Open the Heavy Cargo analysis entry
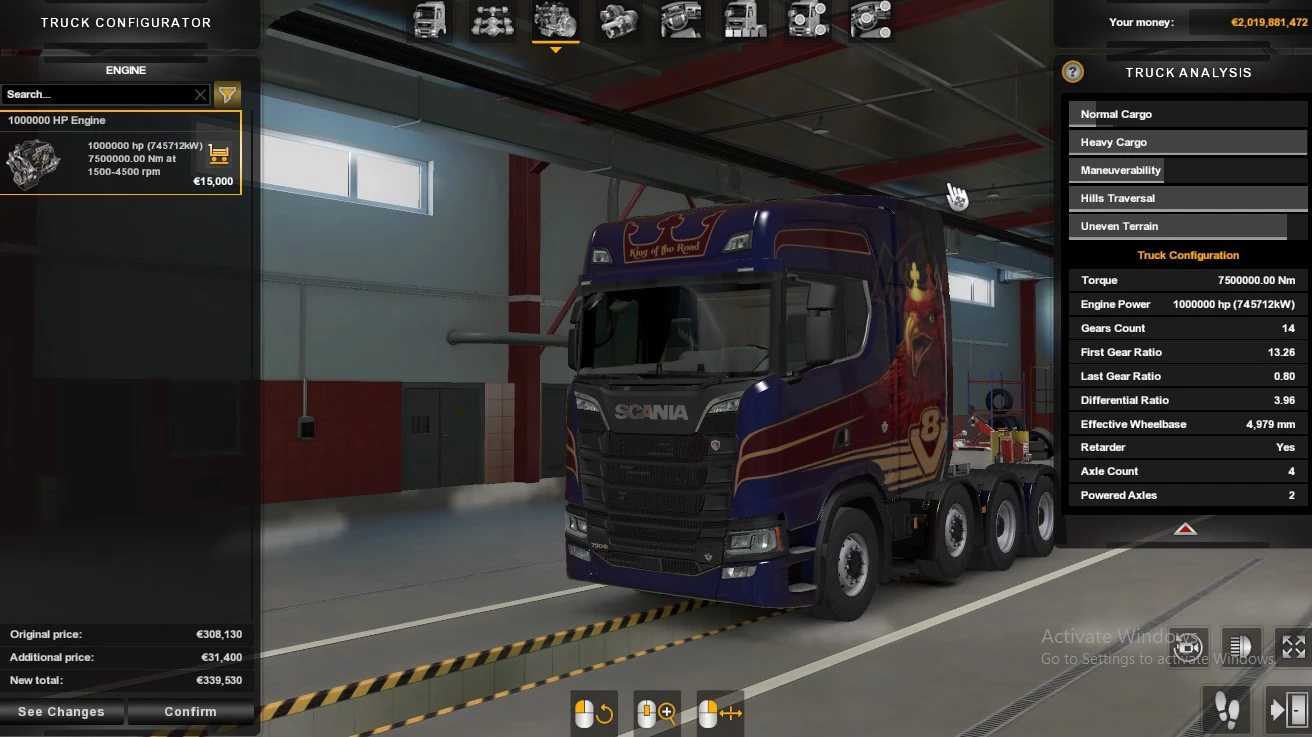The height and width of the screenshot is (737, 1312). tap(1187, 141)
